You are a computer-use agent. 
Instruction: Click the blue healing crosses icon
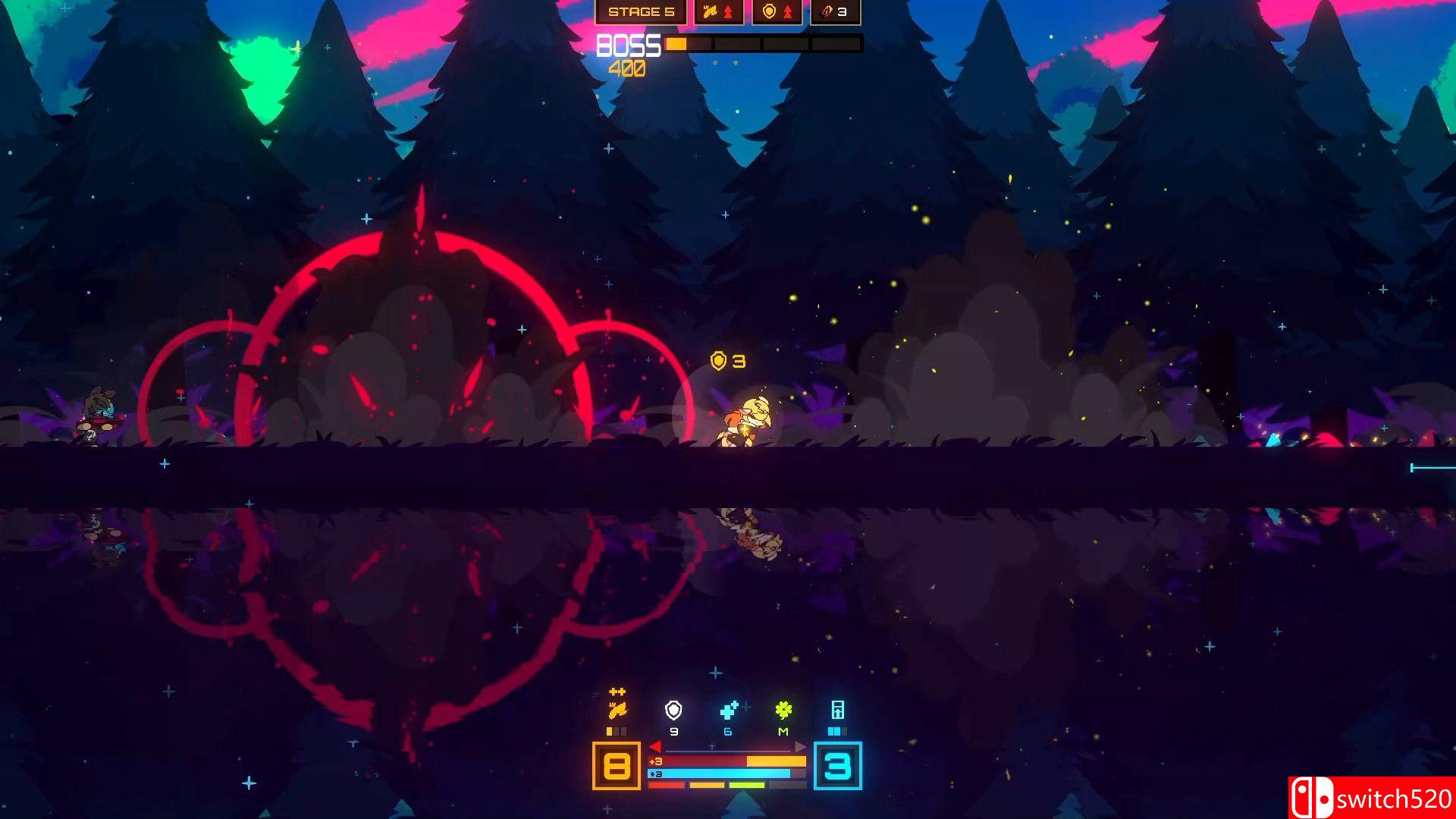(x=729, y=710)
